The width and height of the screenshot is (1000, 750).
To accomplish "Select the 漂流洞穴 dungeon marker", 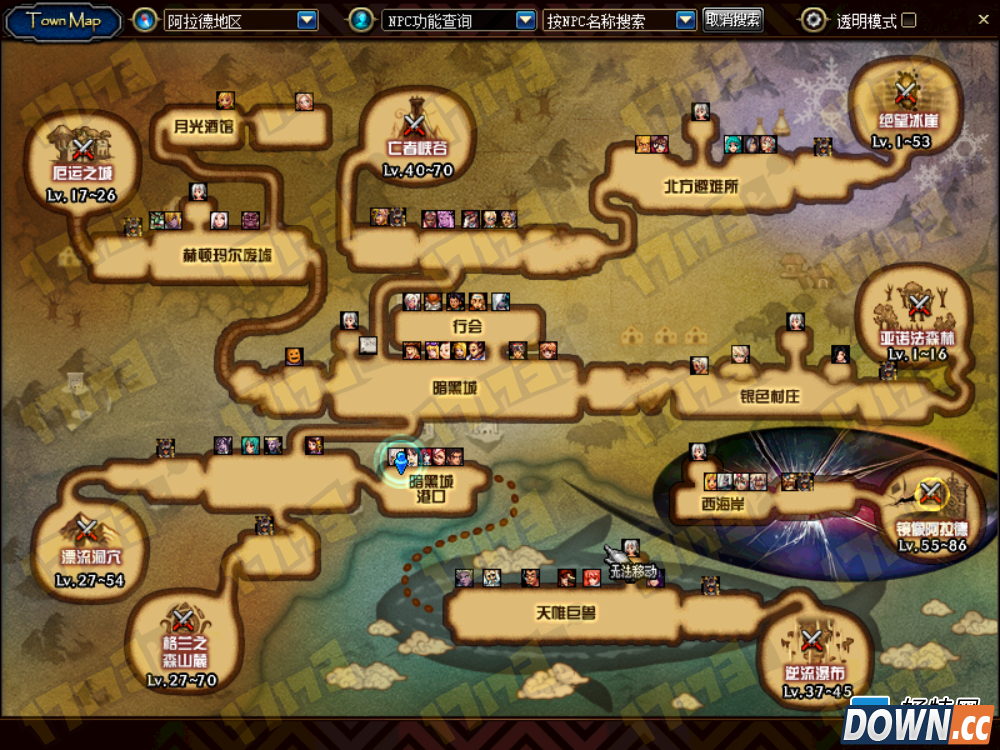I will click(x=86, y=528).
